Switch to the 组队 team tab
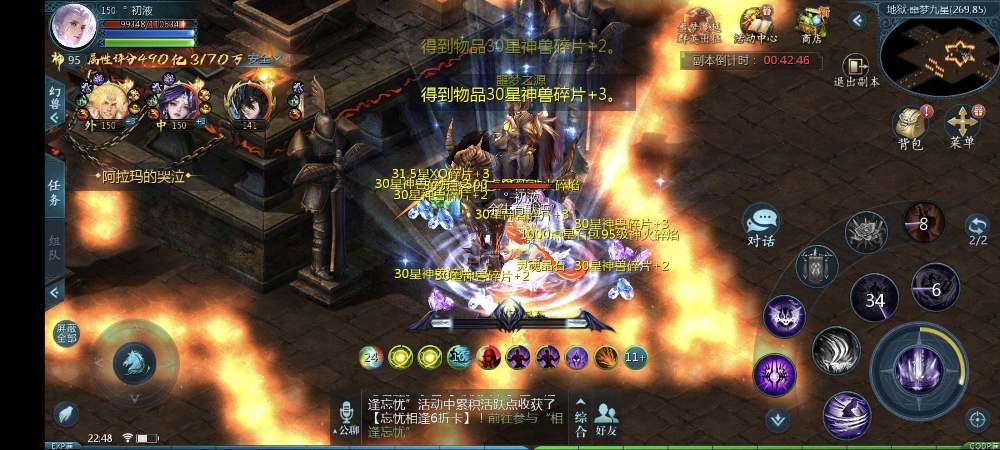This screenshot has width=1000, height=450. [x=55, y=246]
